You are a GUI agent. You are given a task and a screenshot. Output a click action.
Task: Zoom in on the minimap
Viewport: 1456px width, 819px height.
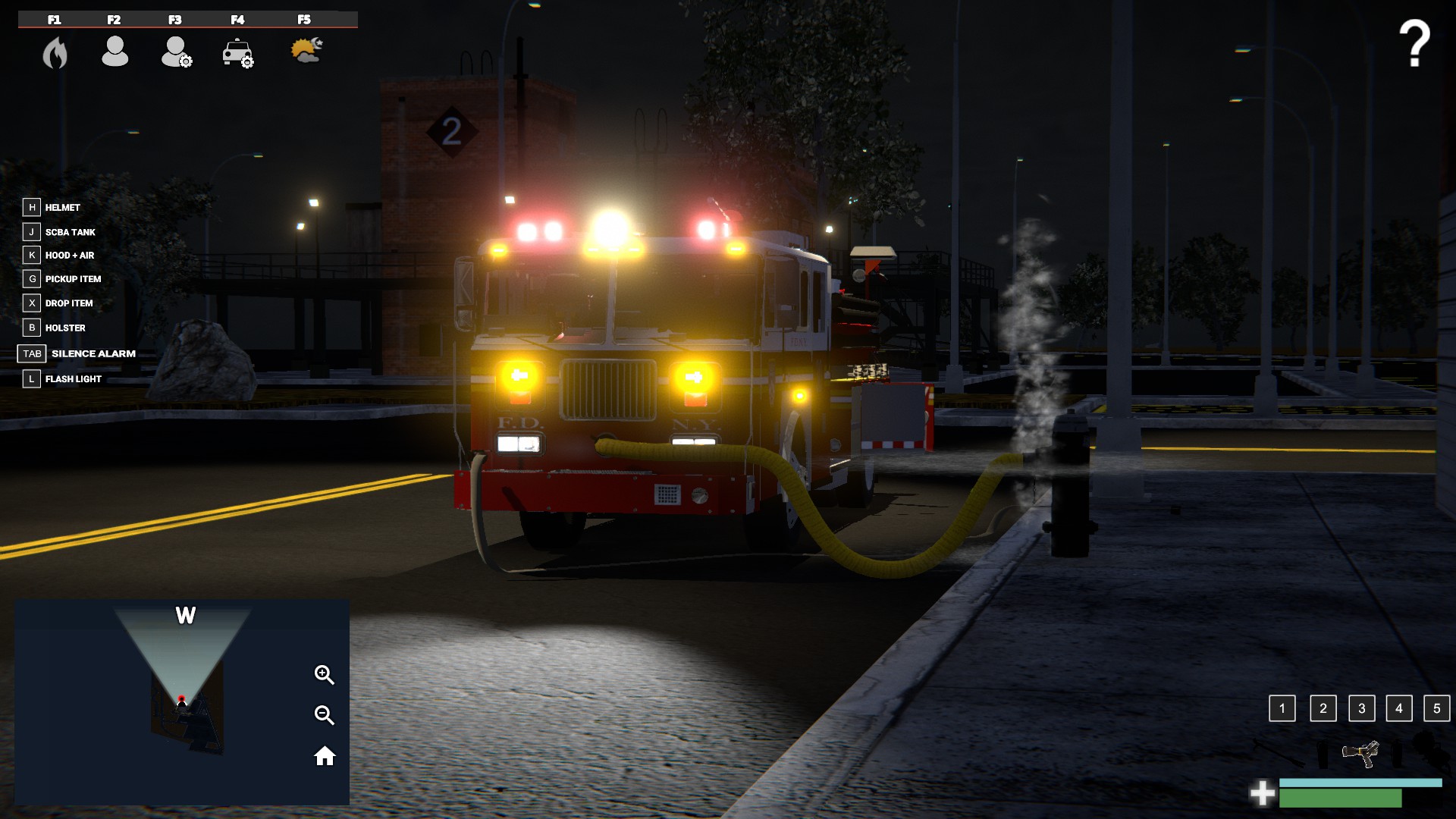click(325, 674)
